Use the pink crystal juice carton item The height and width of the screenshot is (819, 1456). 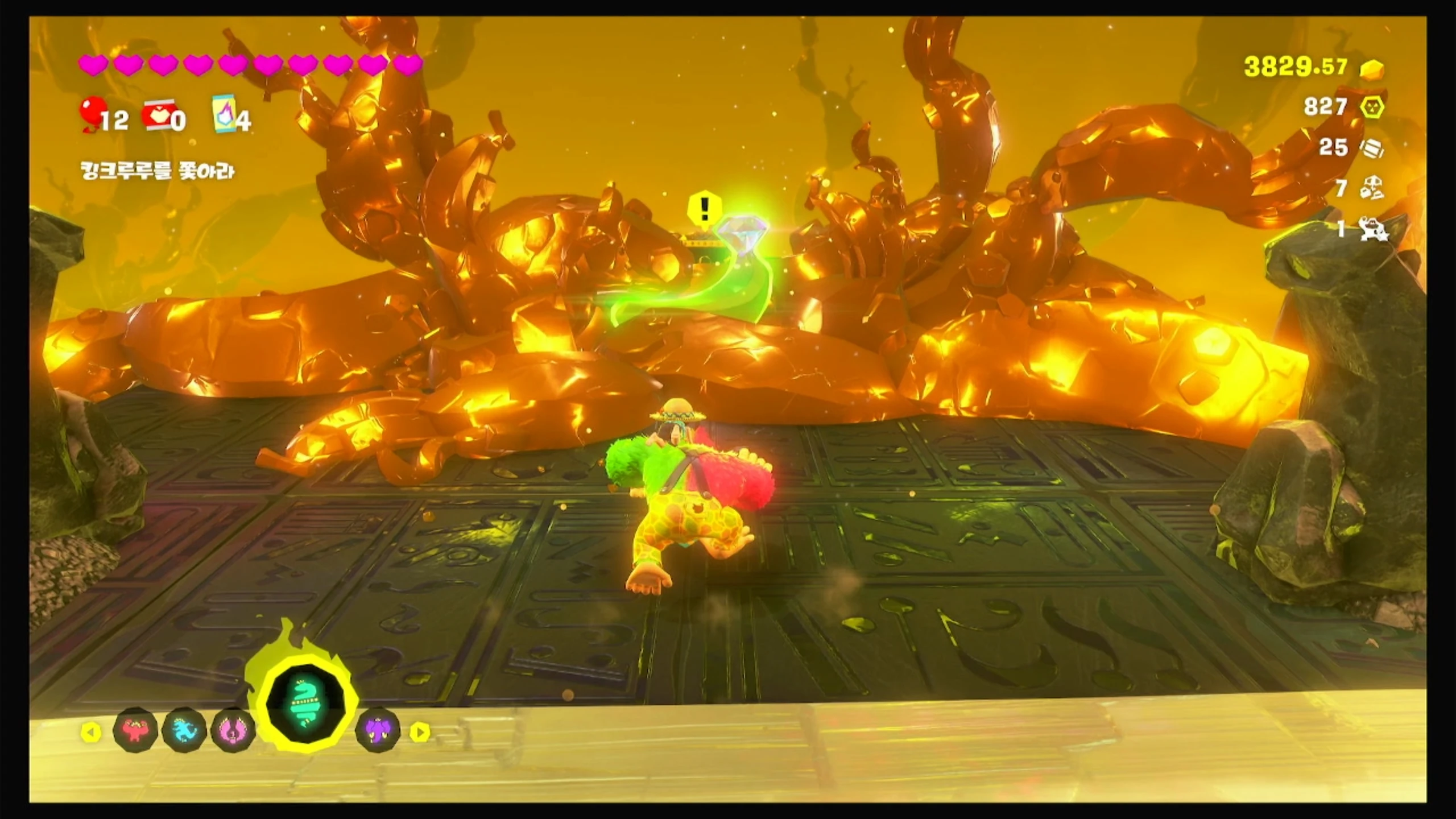coord(225,115)
